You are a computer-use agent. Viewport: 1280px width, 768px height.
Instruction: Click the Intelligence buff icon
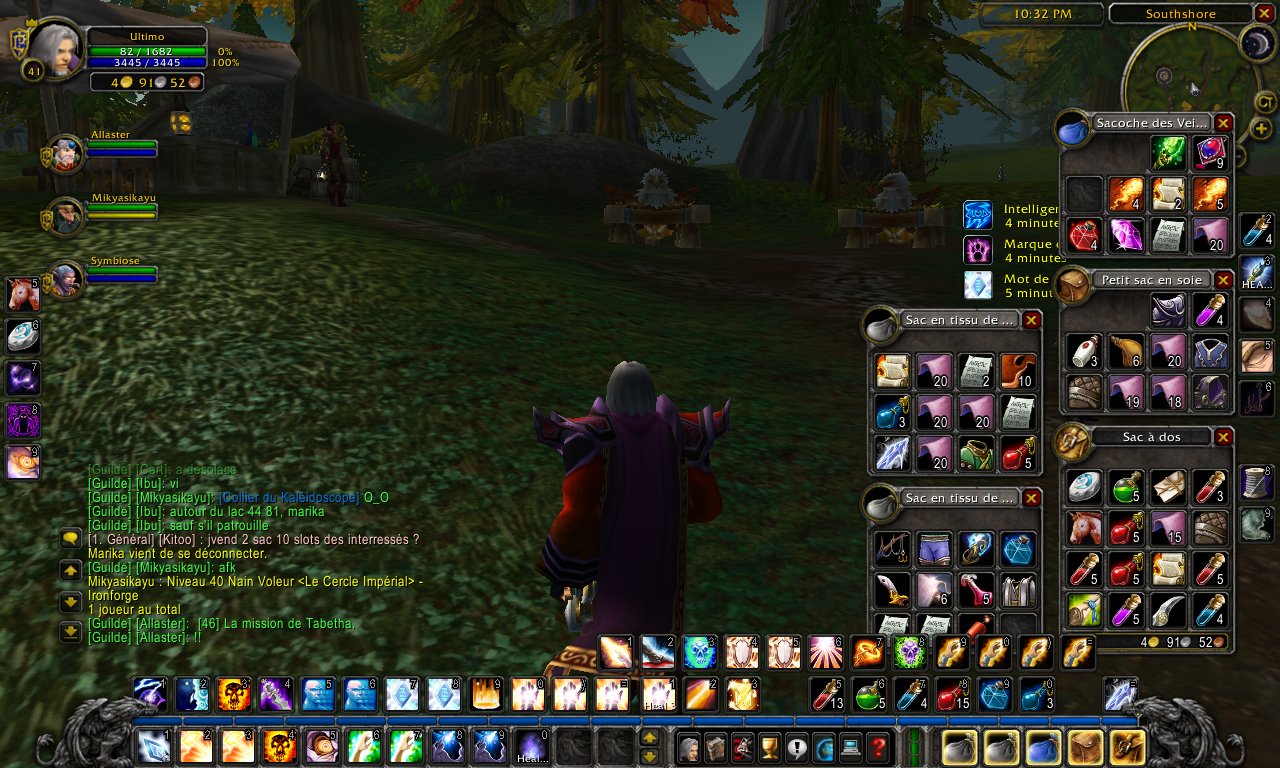click(x=978, y=215)
